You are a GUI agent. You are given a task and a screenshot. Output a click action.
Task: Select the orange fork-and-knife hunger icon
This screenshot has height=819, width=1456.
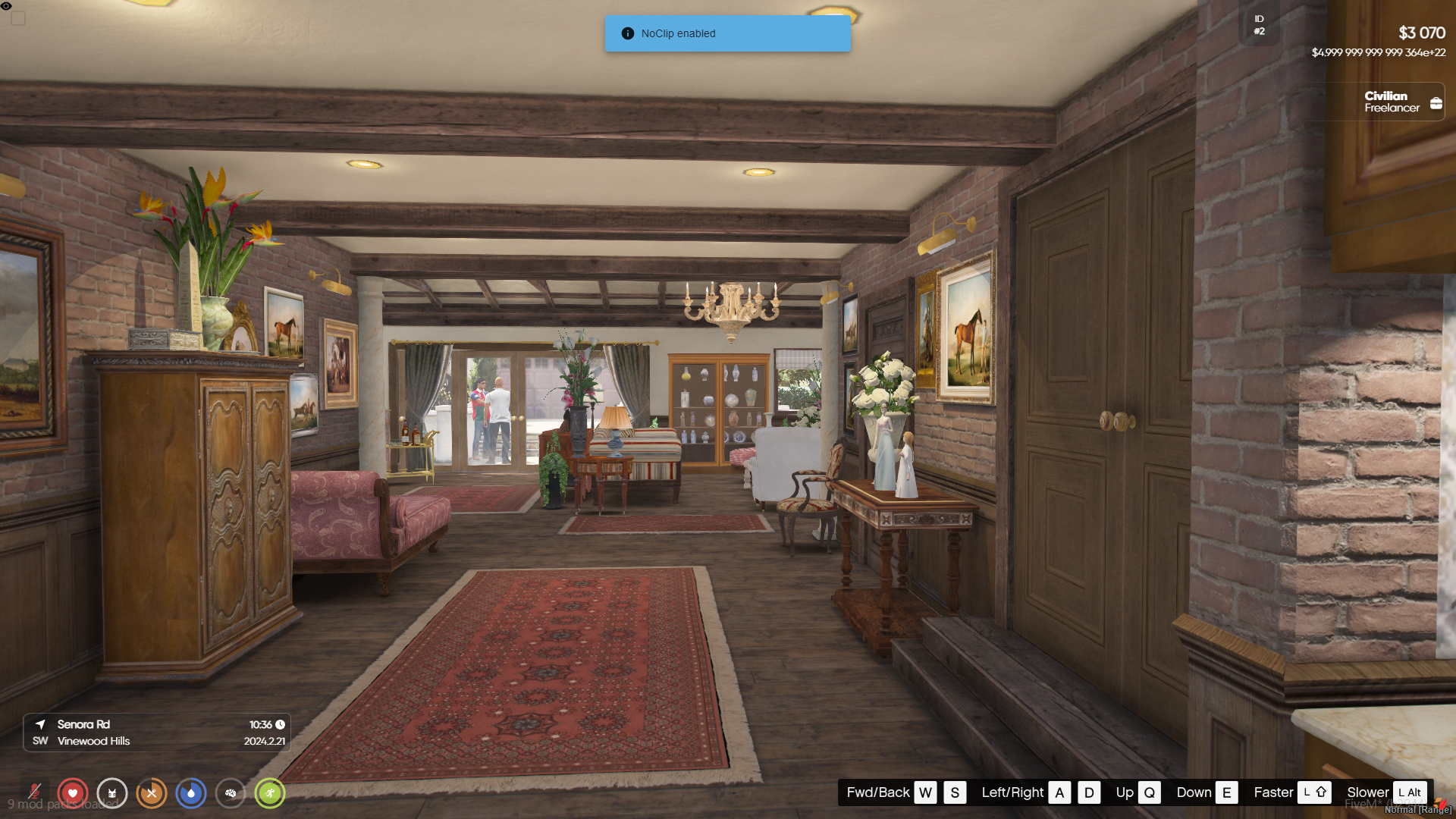pos(152,793)
